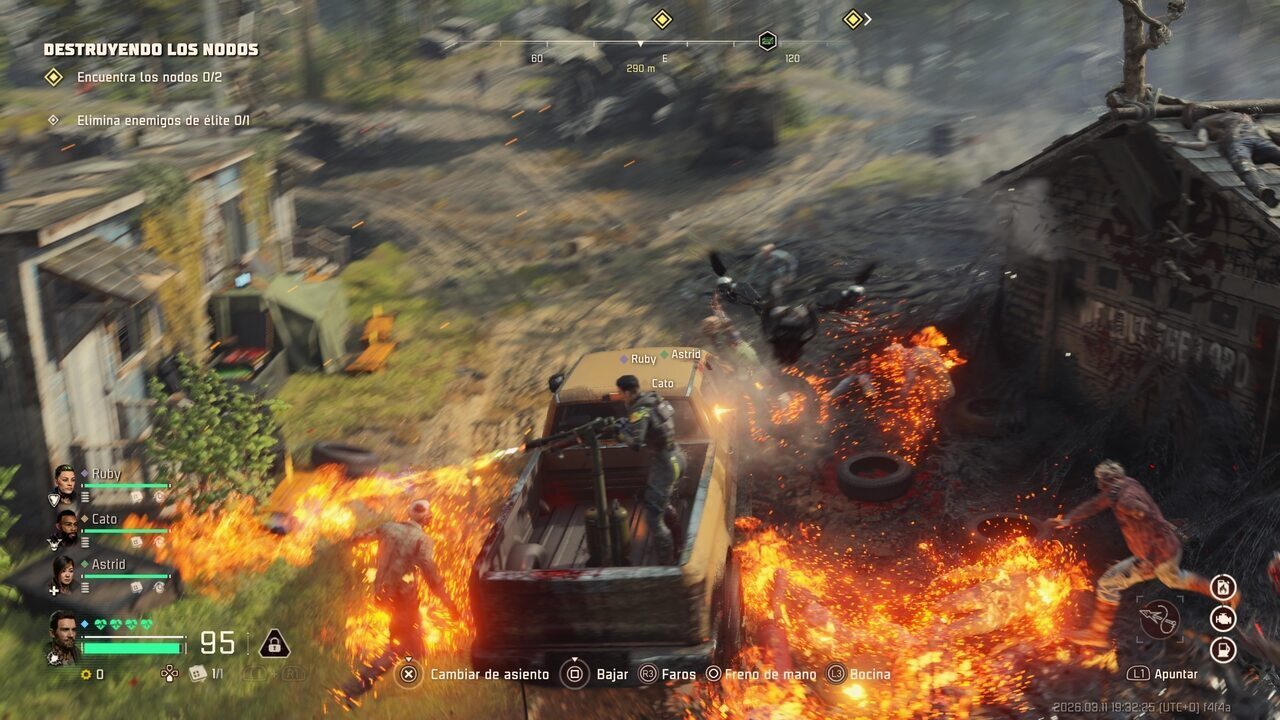This screenshot has width=1280, height=720.
Task: Select Cato's squad portrait
Action: (65, 526)
